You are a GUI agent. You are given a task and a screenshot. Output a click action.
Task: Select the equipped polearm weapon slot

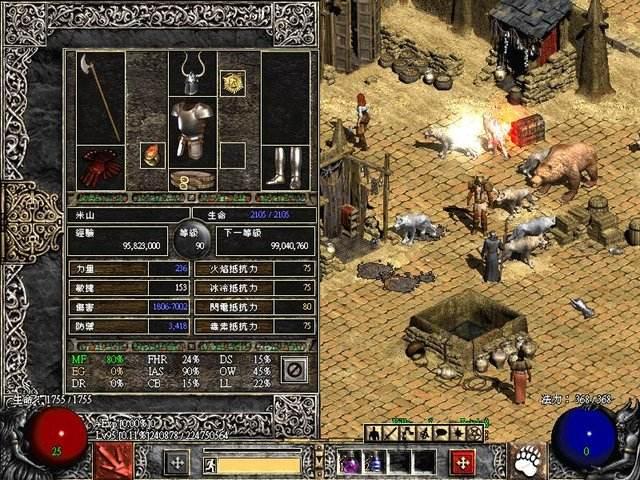[100, 98]
